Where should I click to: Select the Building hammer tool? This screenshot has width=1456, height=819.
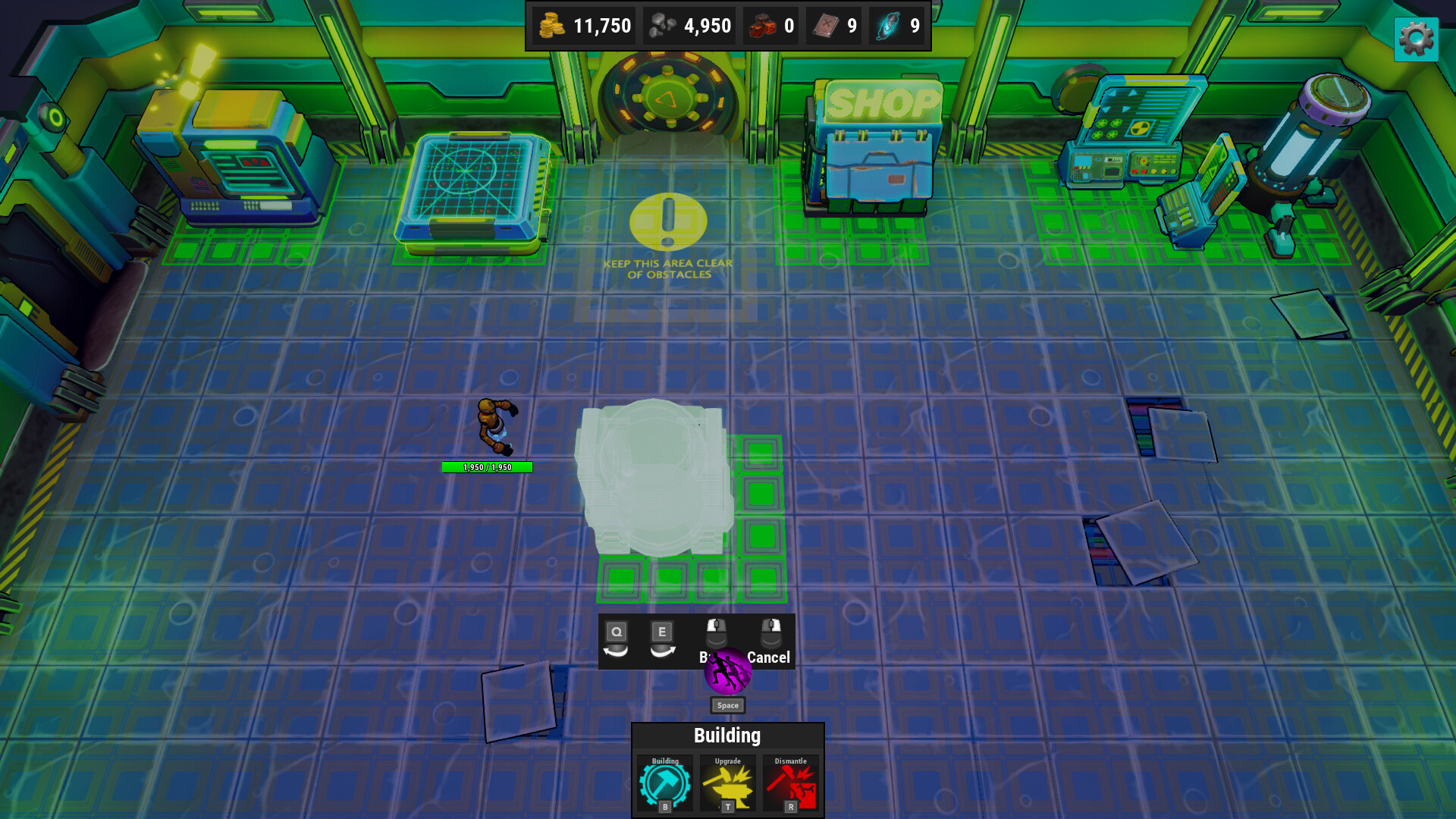(666, 785)
